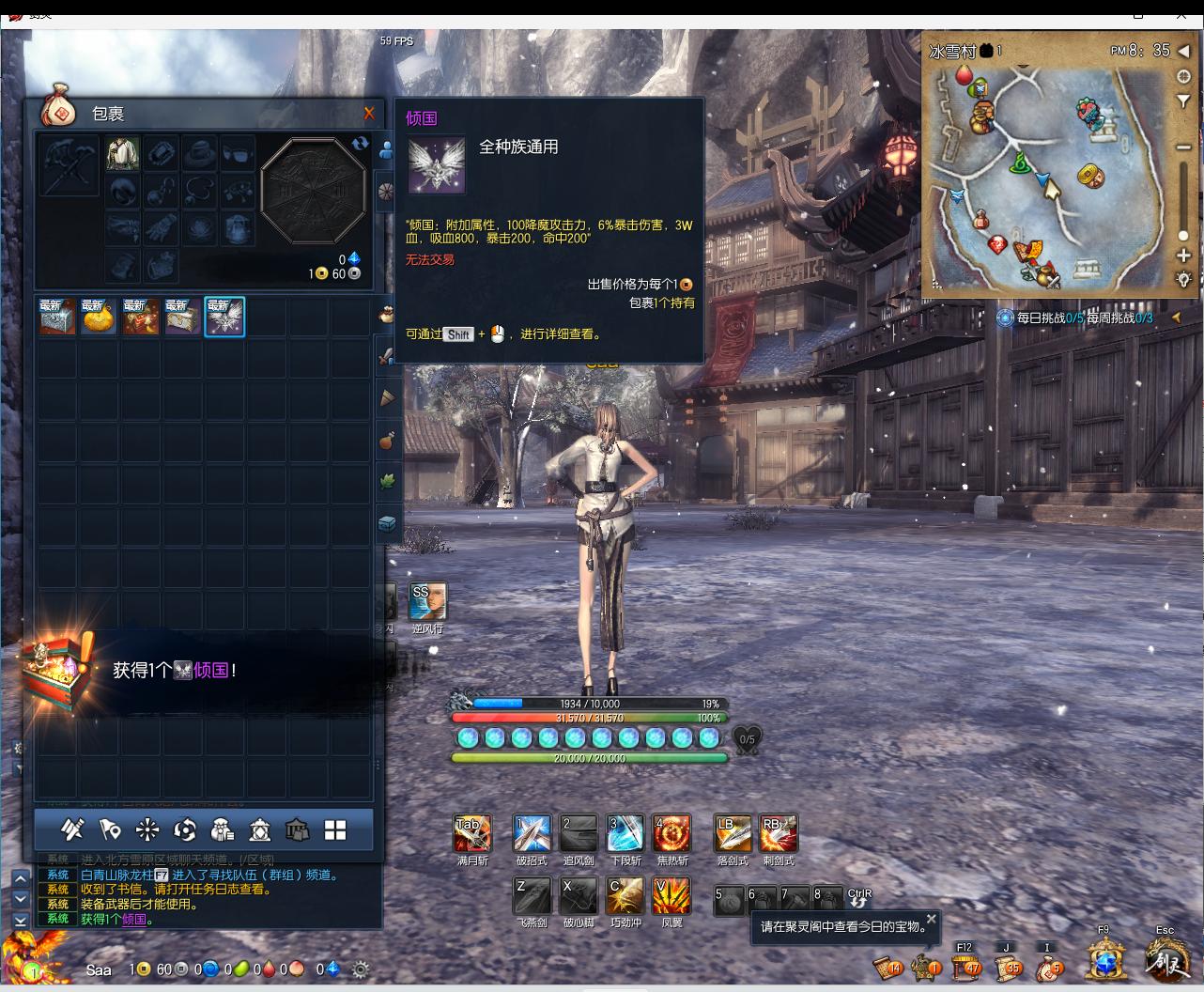
Task: Trigger the 下段斩 skill
Action: click(625, 834)
